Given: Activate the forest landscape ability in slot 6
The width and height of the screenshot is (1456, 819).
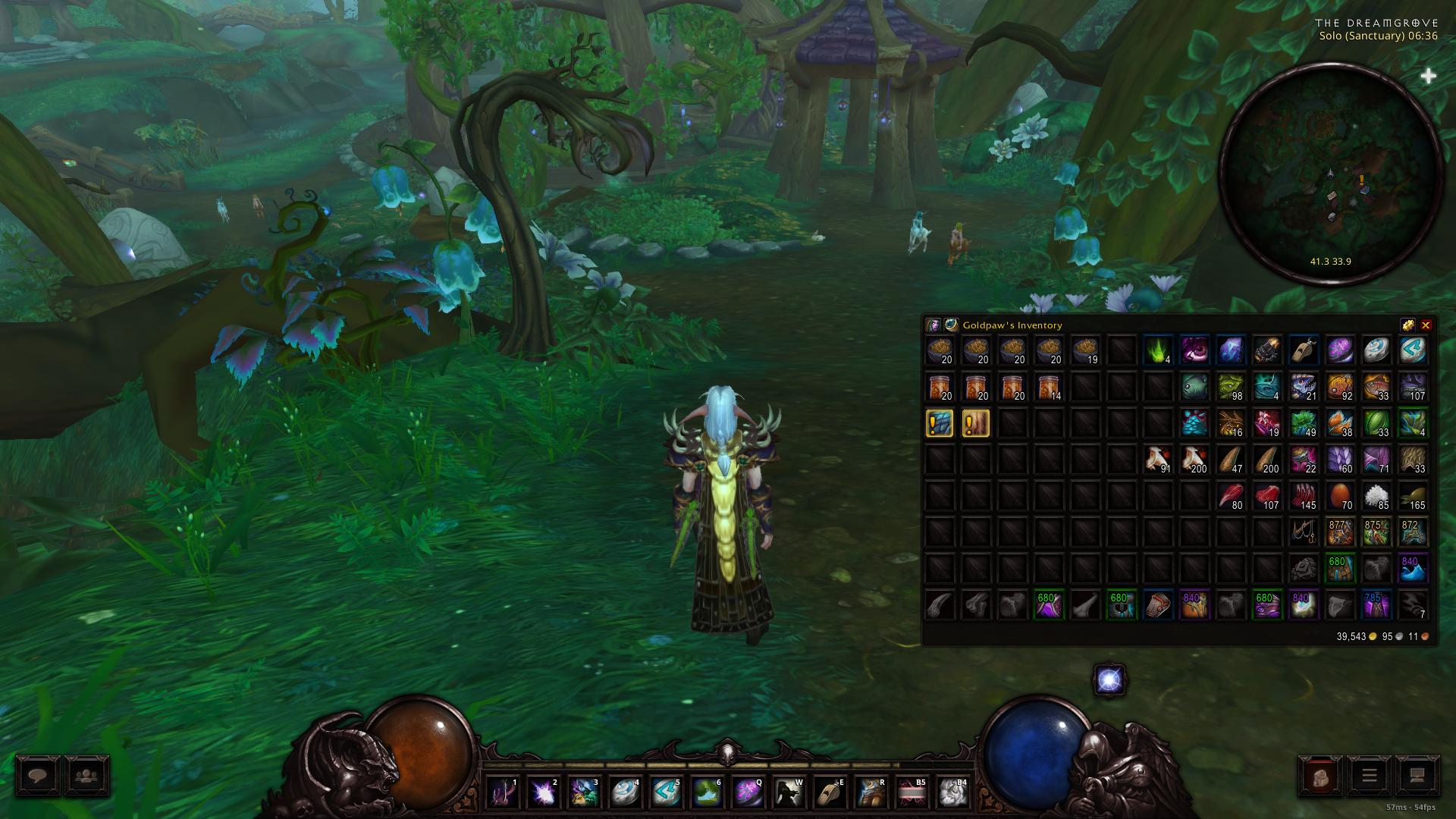Looking at the screenshot, I should point(707,793).
